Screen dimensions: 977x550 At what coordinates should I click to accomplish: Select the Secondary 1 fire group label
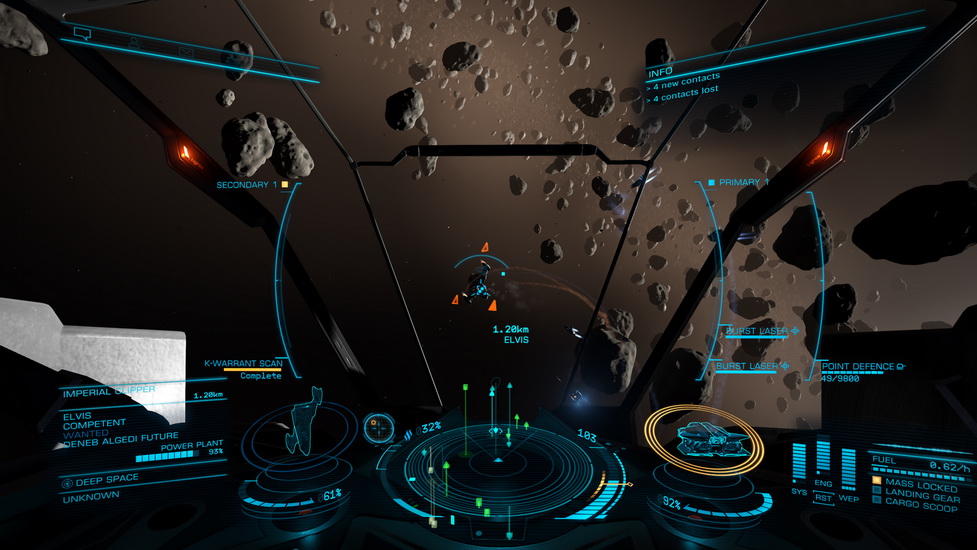click(x=250, y=185)
